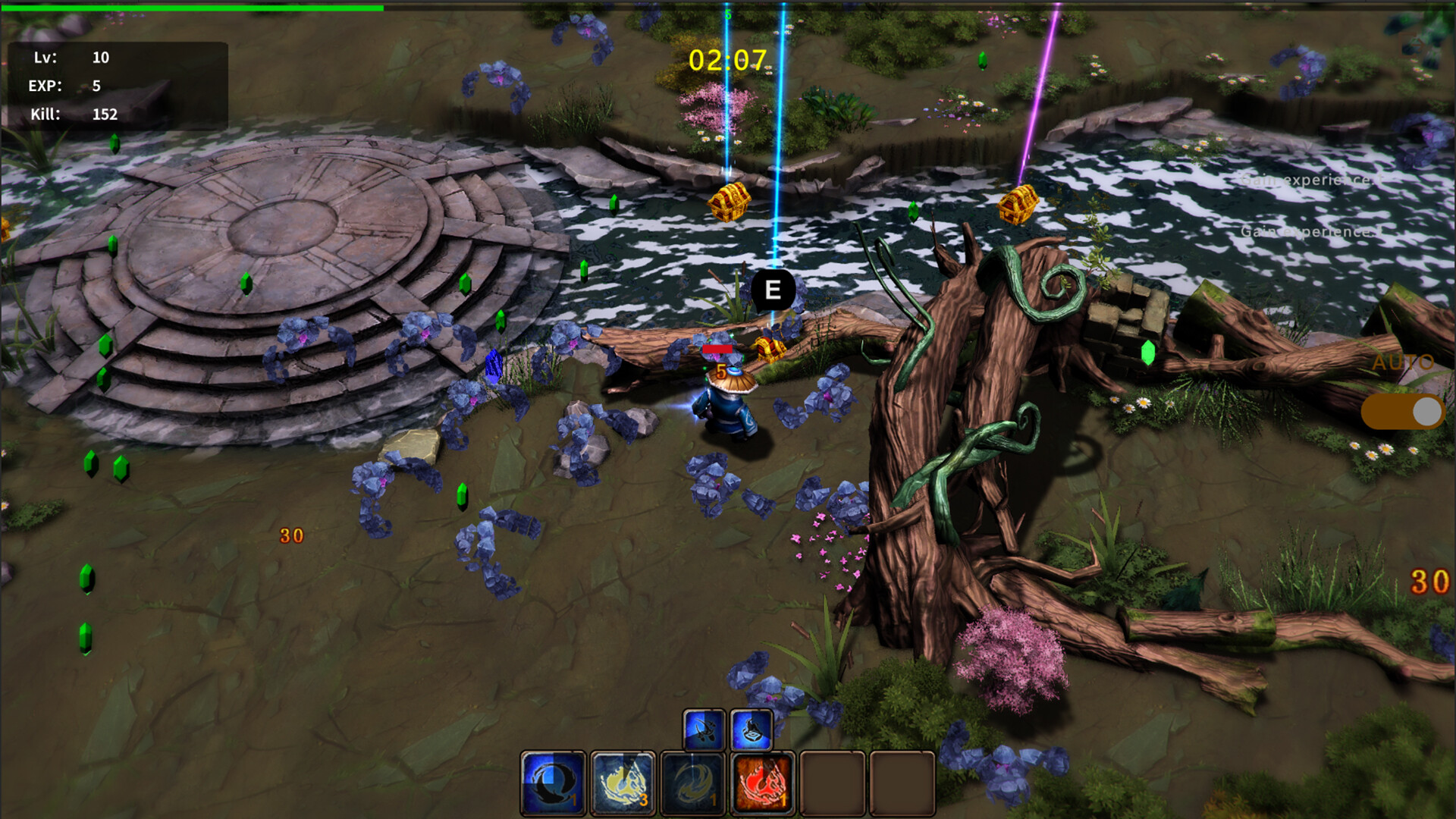Viewport: 1456px width, 819px height.
Task: Click the Kill: 152 stat entry
Action: coord(76,115)
